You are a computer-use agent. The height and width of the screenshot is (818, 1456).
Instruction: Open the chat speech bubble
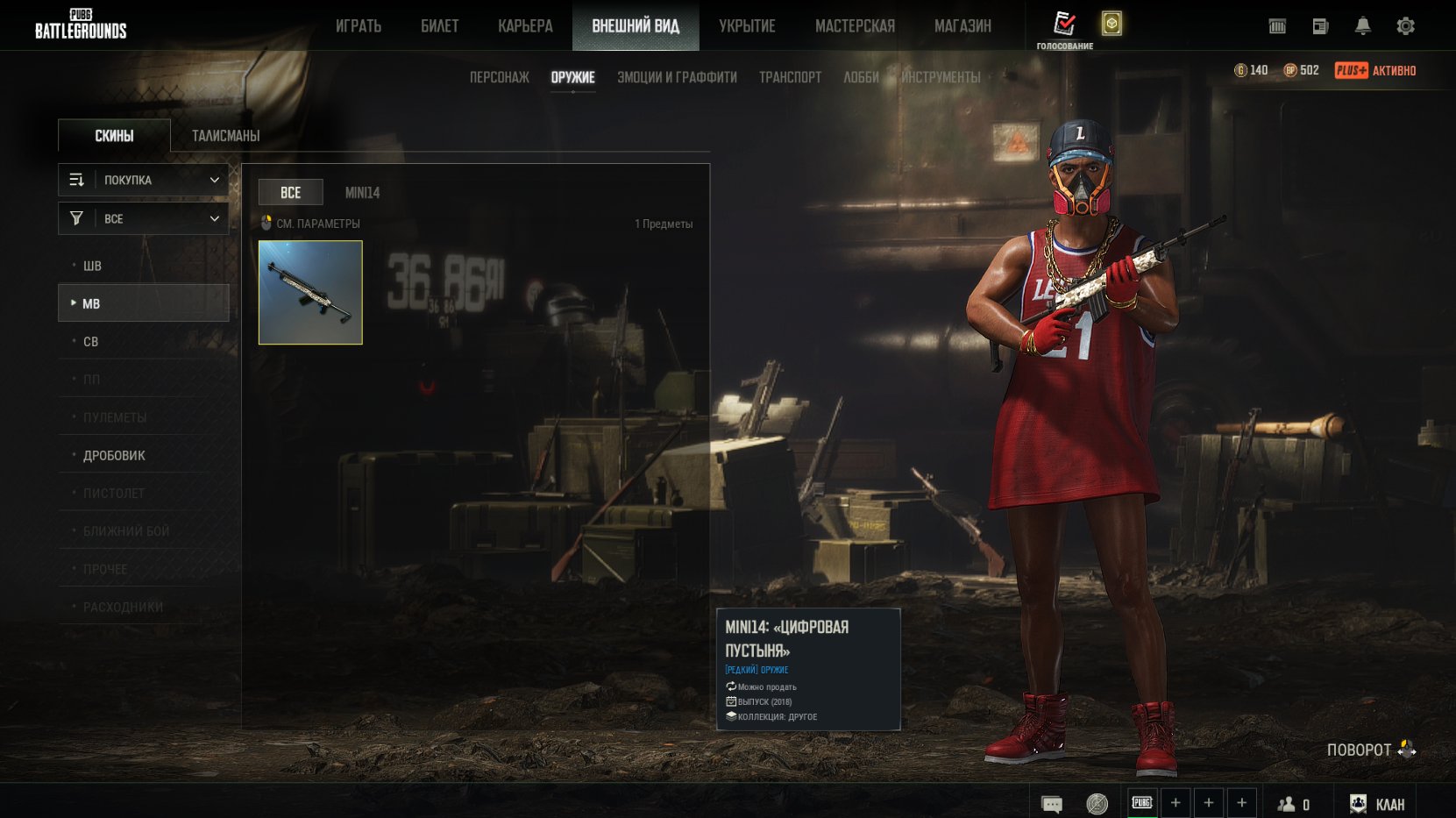click(1051, 804)
